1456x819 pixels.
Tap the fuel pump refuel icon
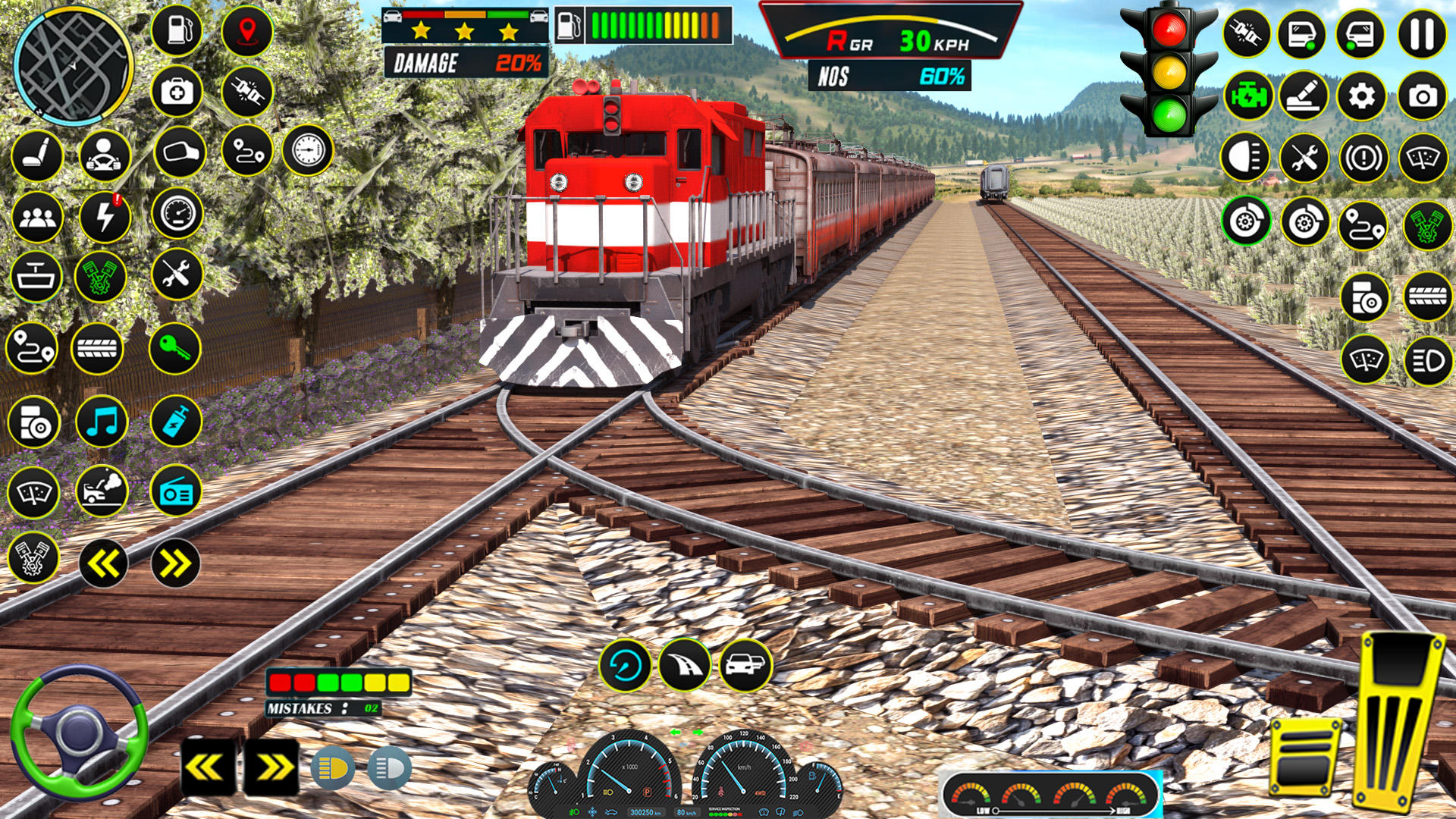178,31
